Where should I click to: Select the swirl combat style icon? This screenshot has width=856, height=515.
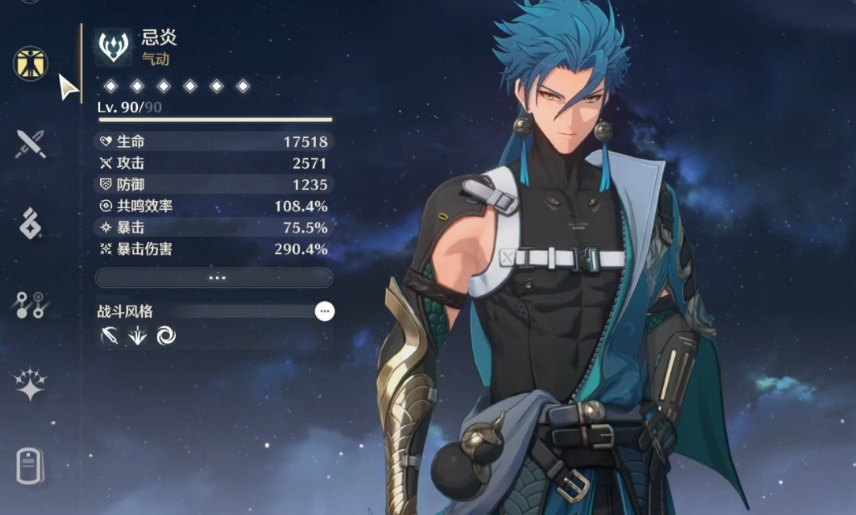click(166, 336)
